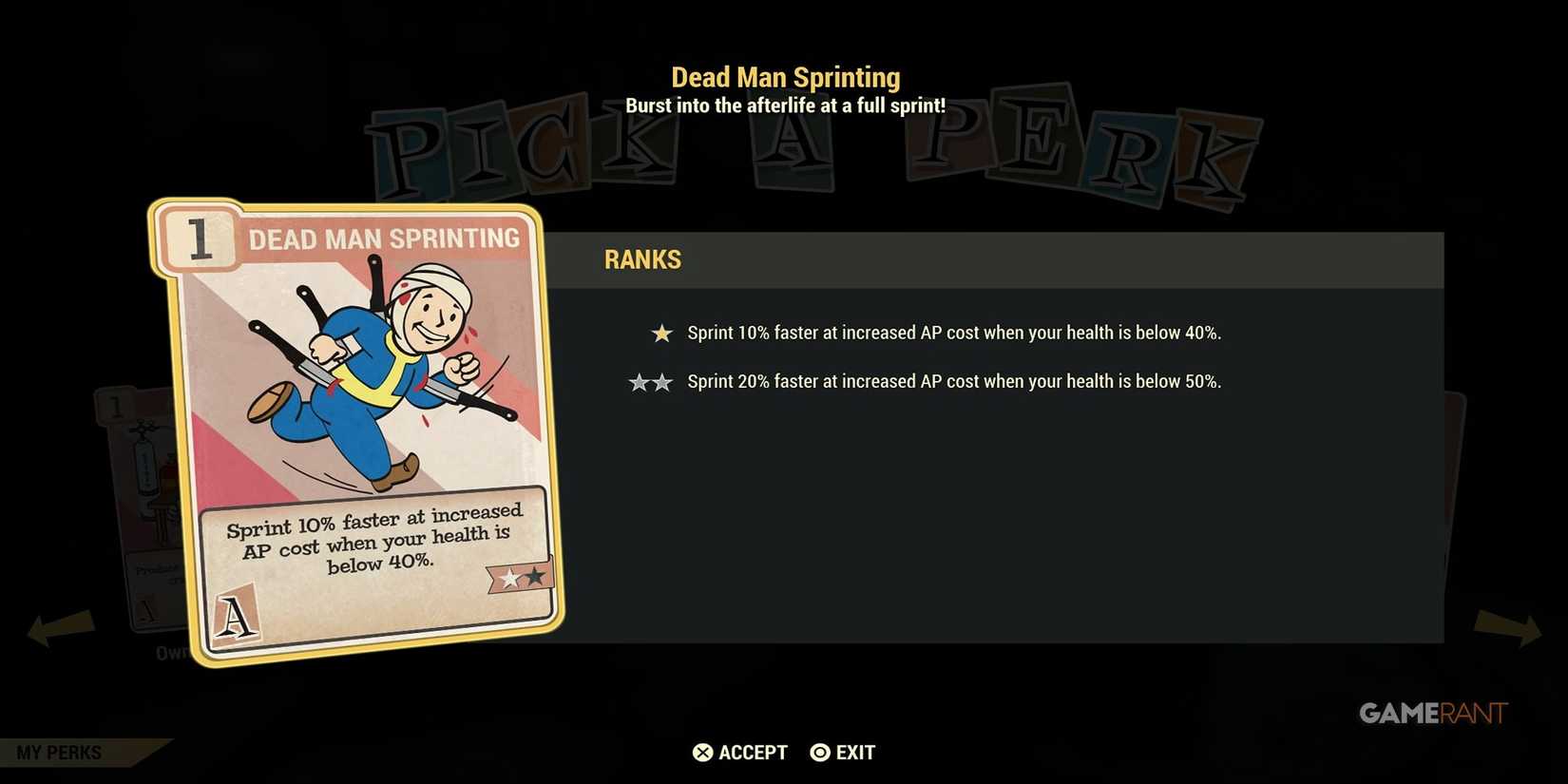Click the Dead Man Sprinting title heading

(x=786, y=76)
